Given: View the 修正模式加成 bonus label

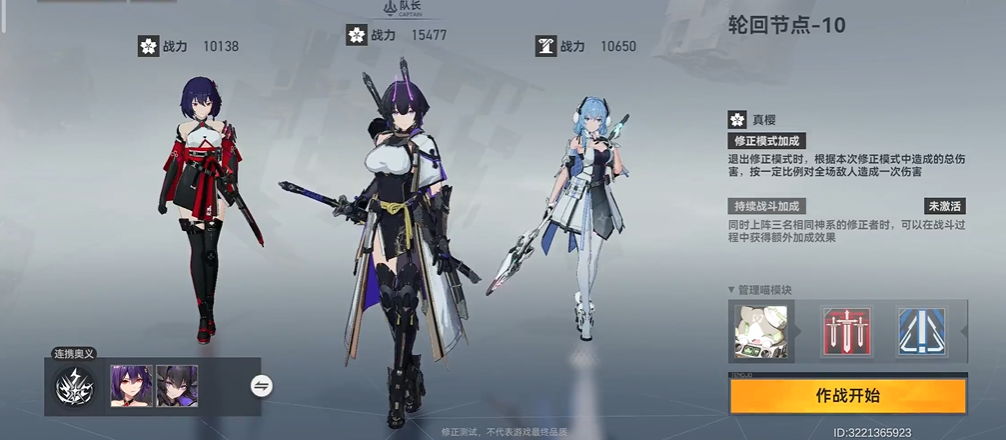Looking at the screenshot, I should [x=766, y=141].
